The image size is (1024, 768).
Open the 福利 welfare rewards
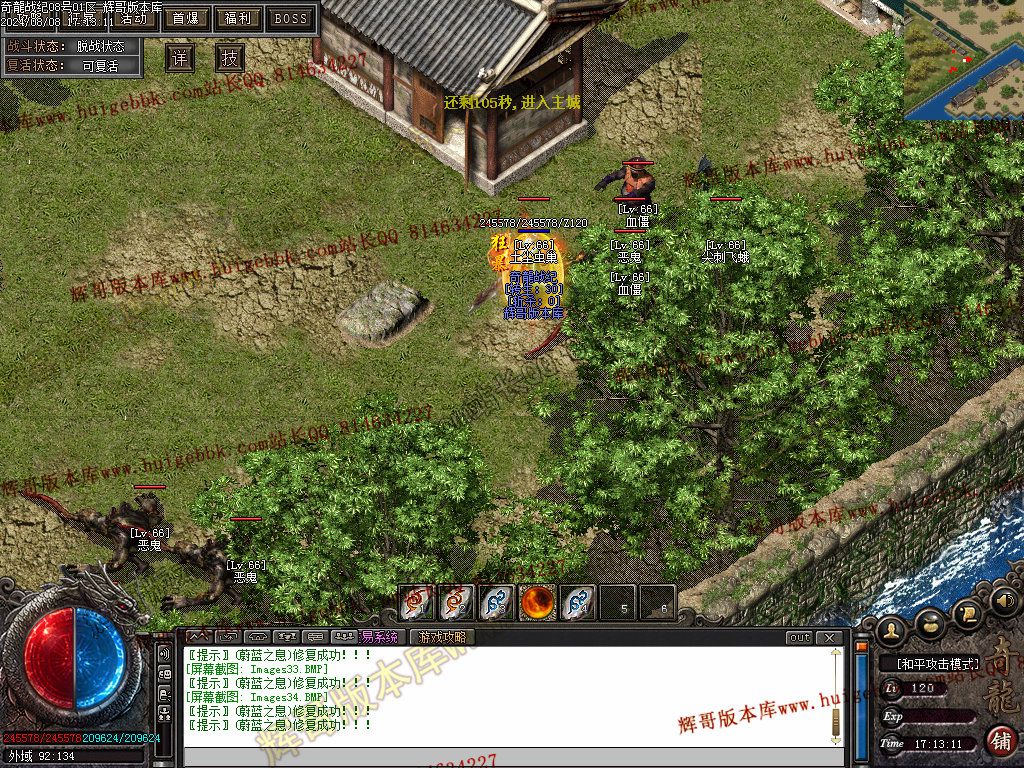238,18
